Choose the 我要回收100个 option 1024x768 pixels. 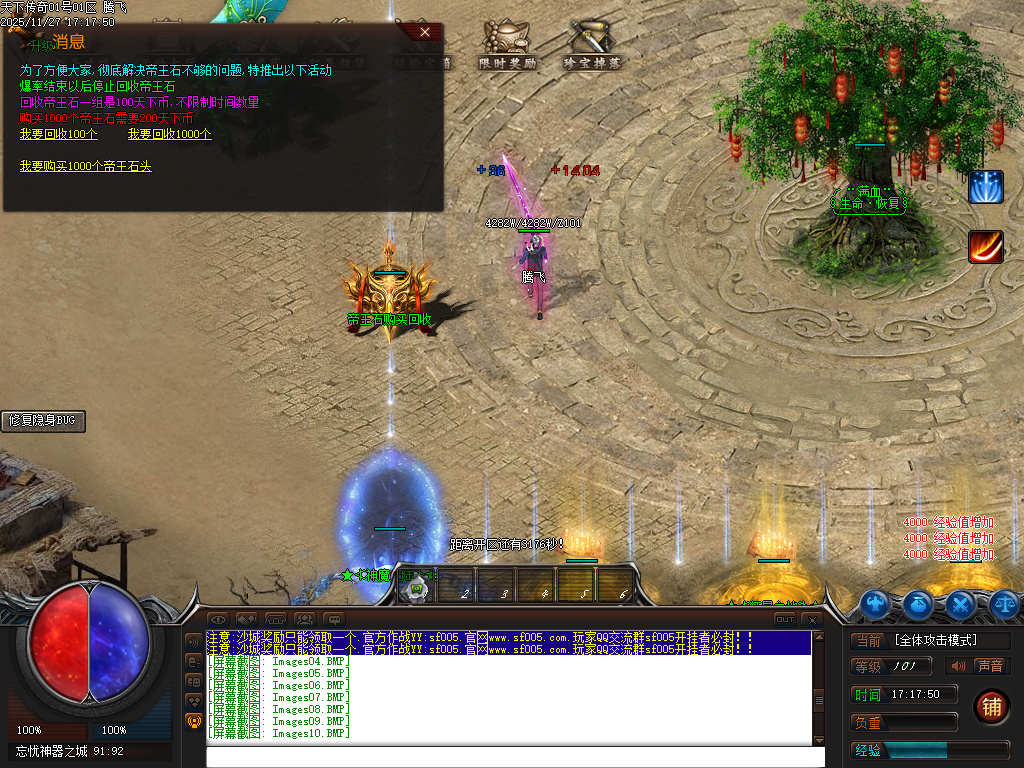[59, 134]
